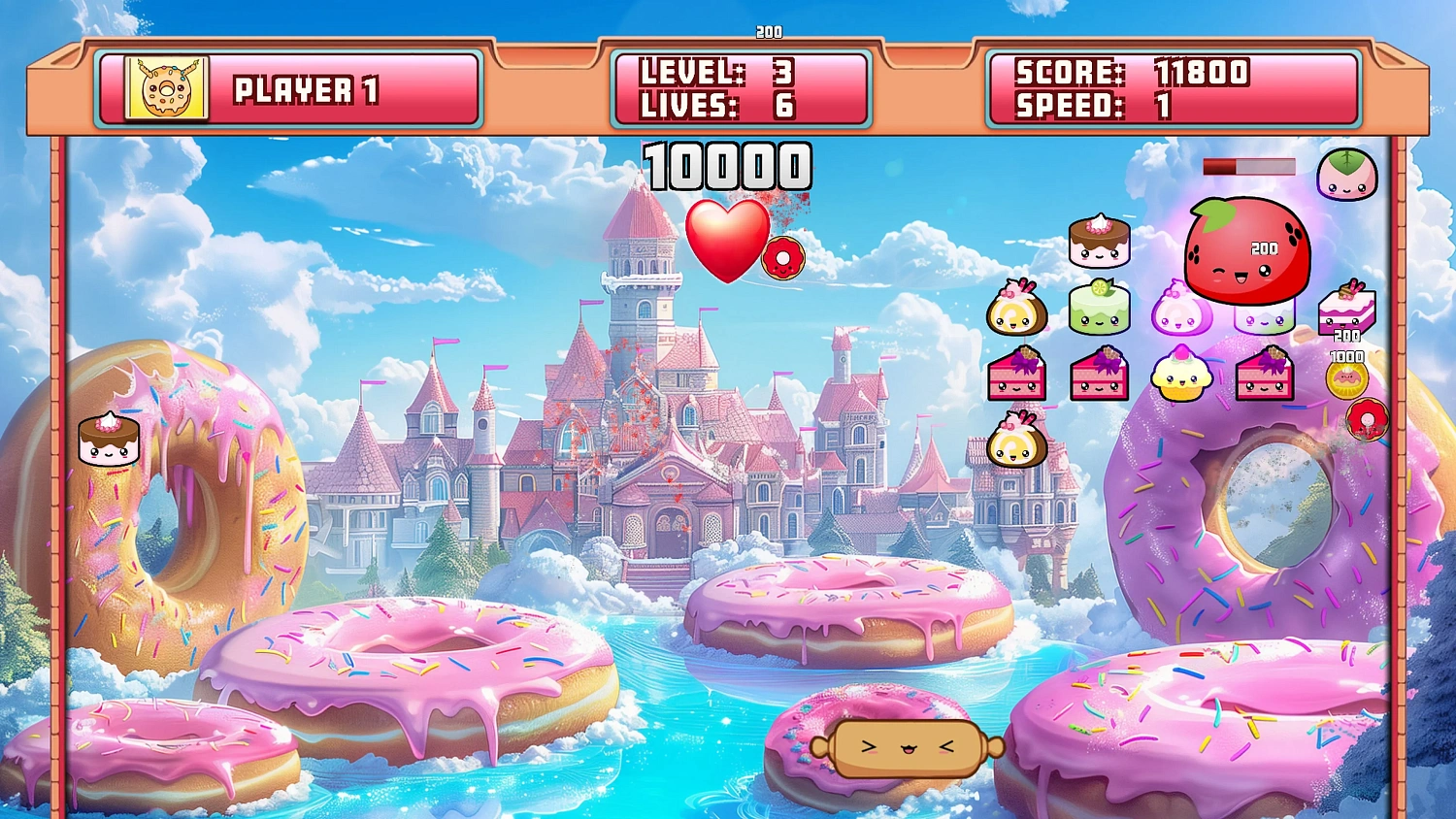This screenshot has height=819, width=1456.
Task: Click the small donut projectile below the heart
Action: click(x=782, y=255)
